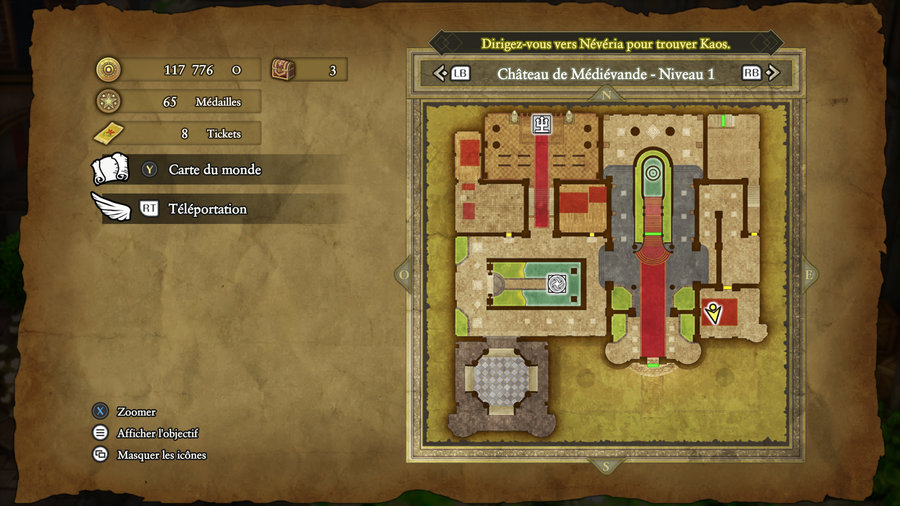Select the Téléportation option
Screen dimensions: 900x506
207,209
